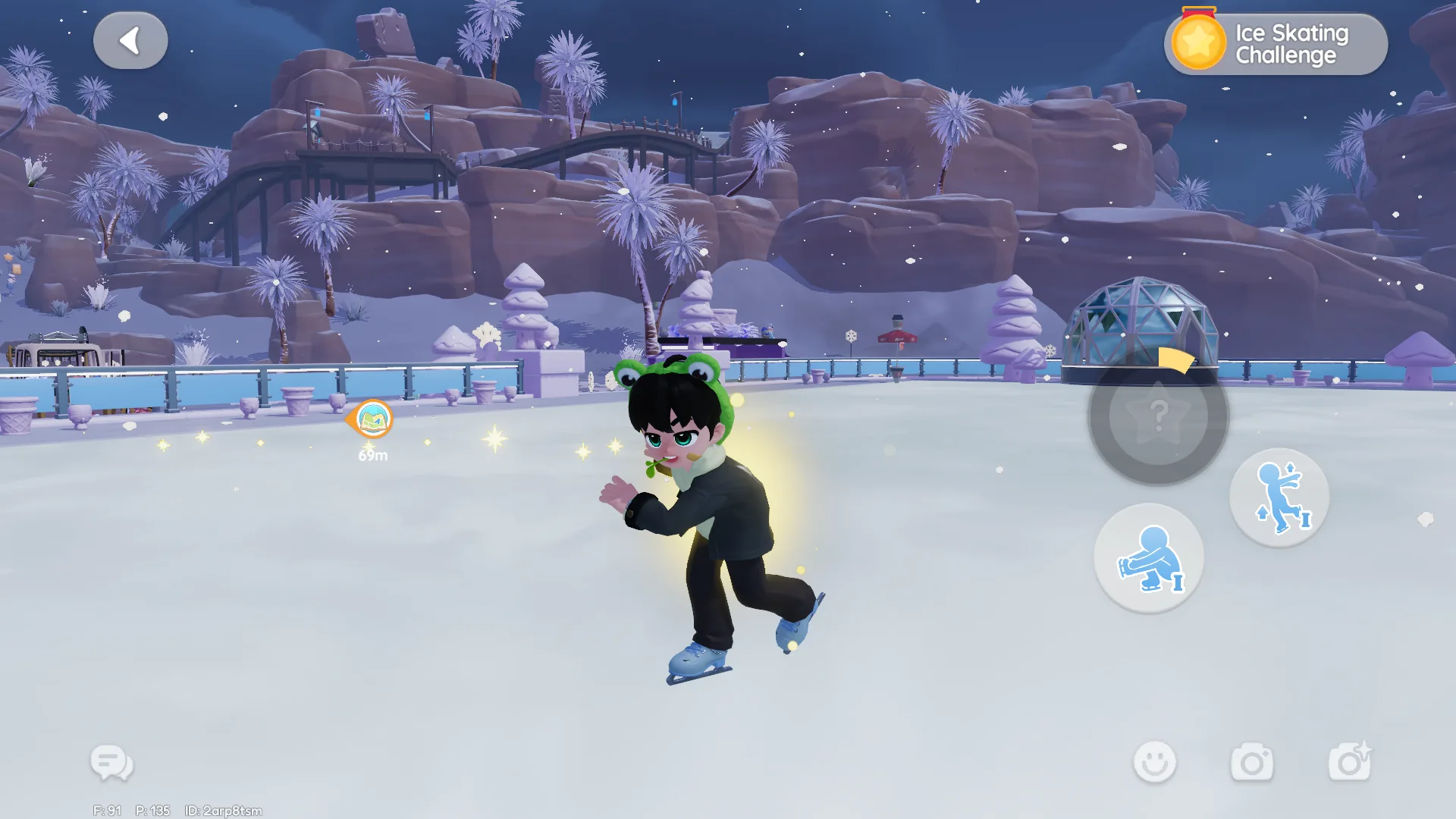
Task: Take a screenshot with the camera icon
Action: click(1254, 763)
